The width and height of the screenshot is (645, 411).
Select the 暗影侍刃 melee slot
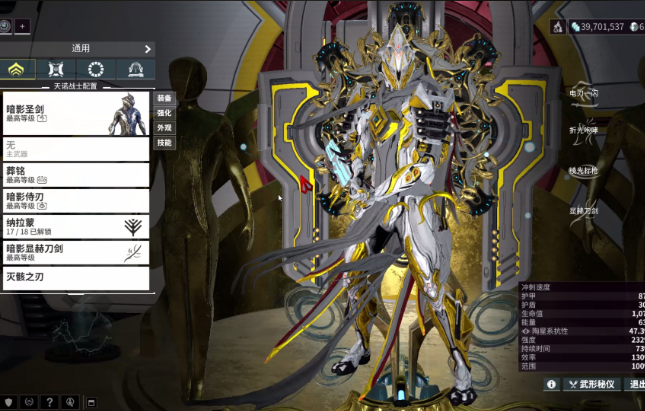click(x=76, y=201)
